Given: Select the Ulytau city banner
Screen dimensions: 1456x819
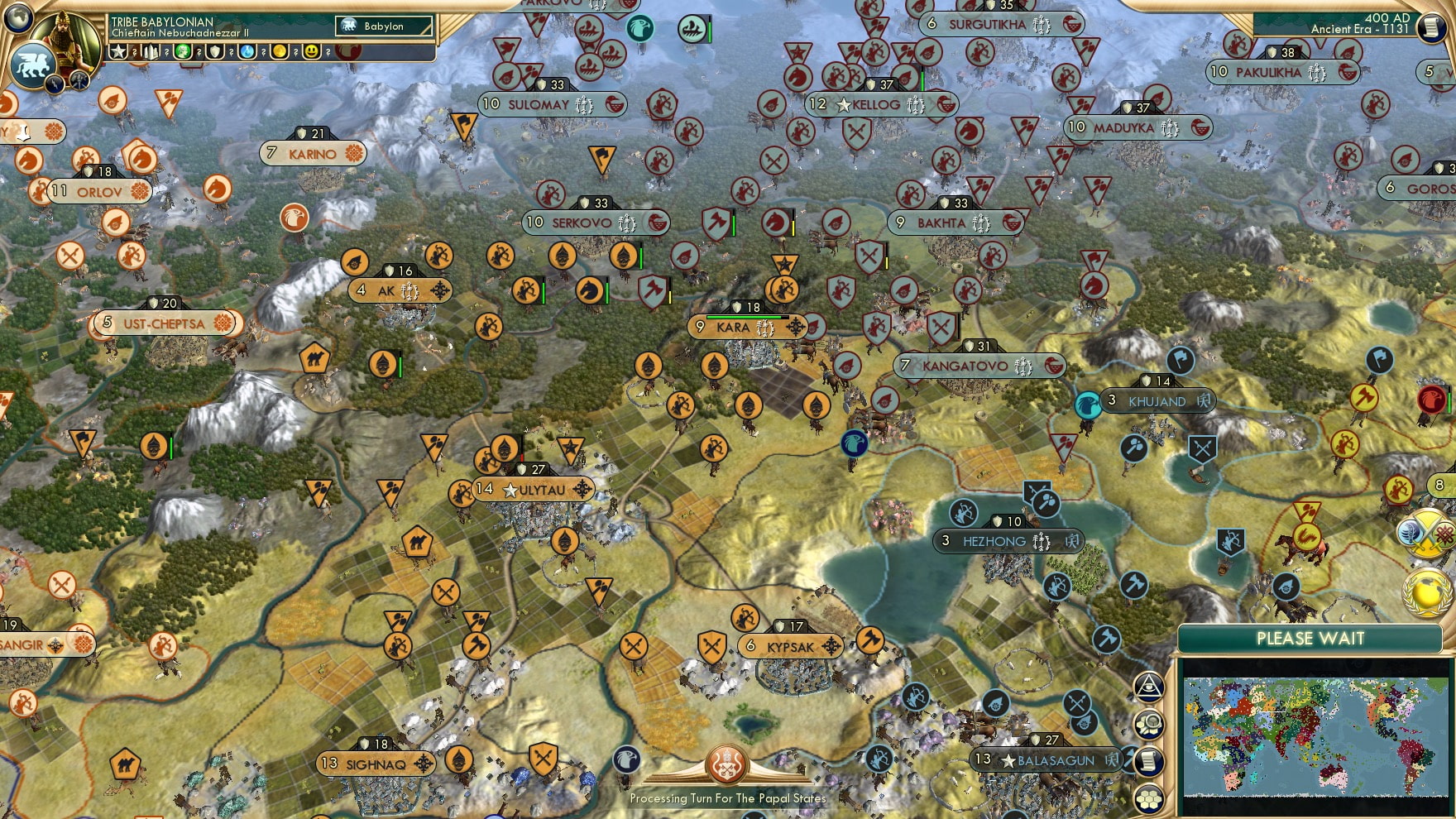Looking at the screenshot, I should [529, 489].
